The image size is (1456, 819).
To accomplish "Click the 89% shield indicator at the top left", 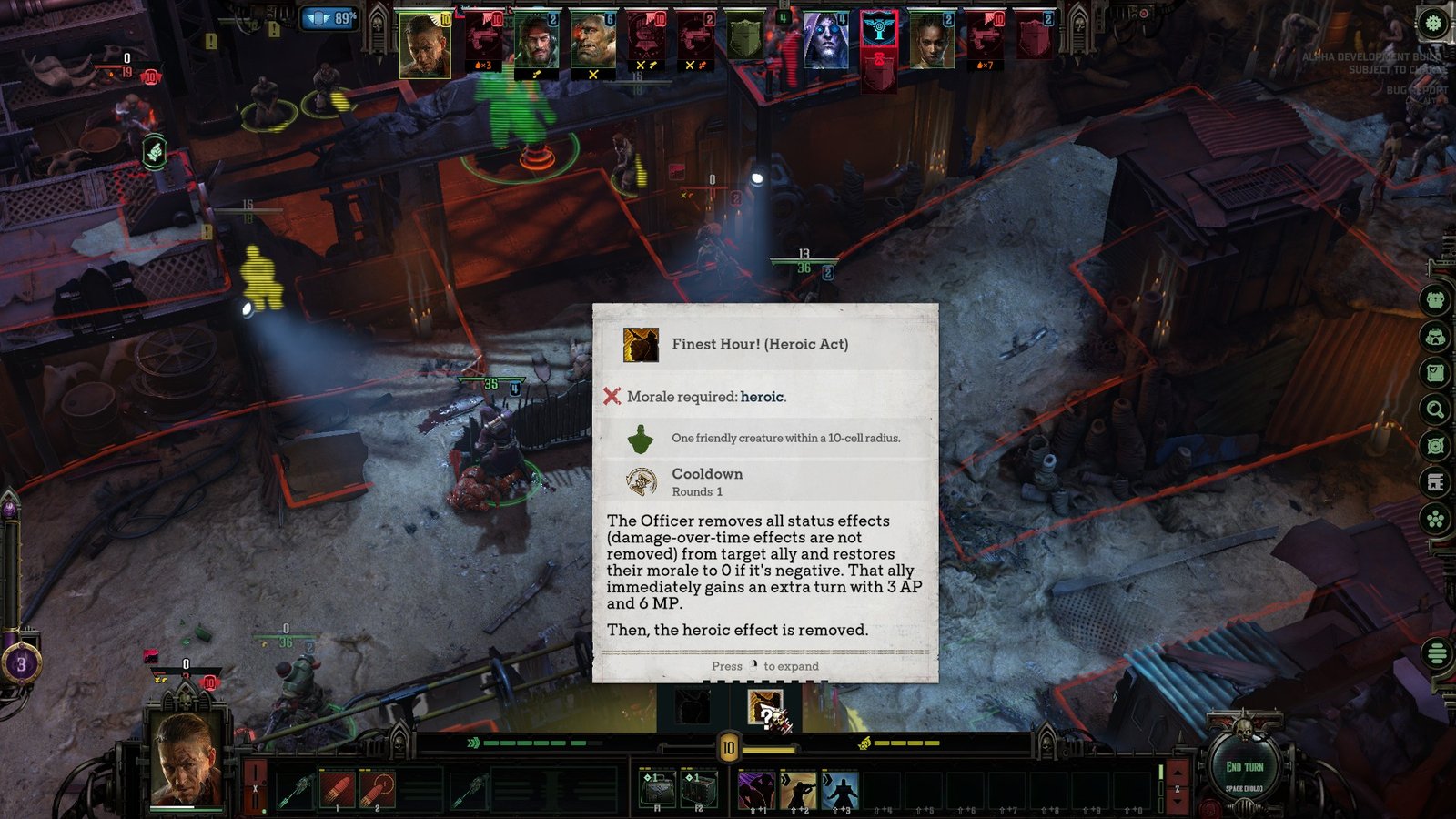I will 329,16.
